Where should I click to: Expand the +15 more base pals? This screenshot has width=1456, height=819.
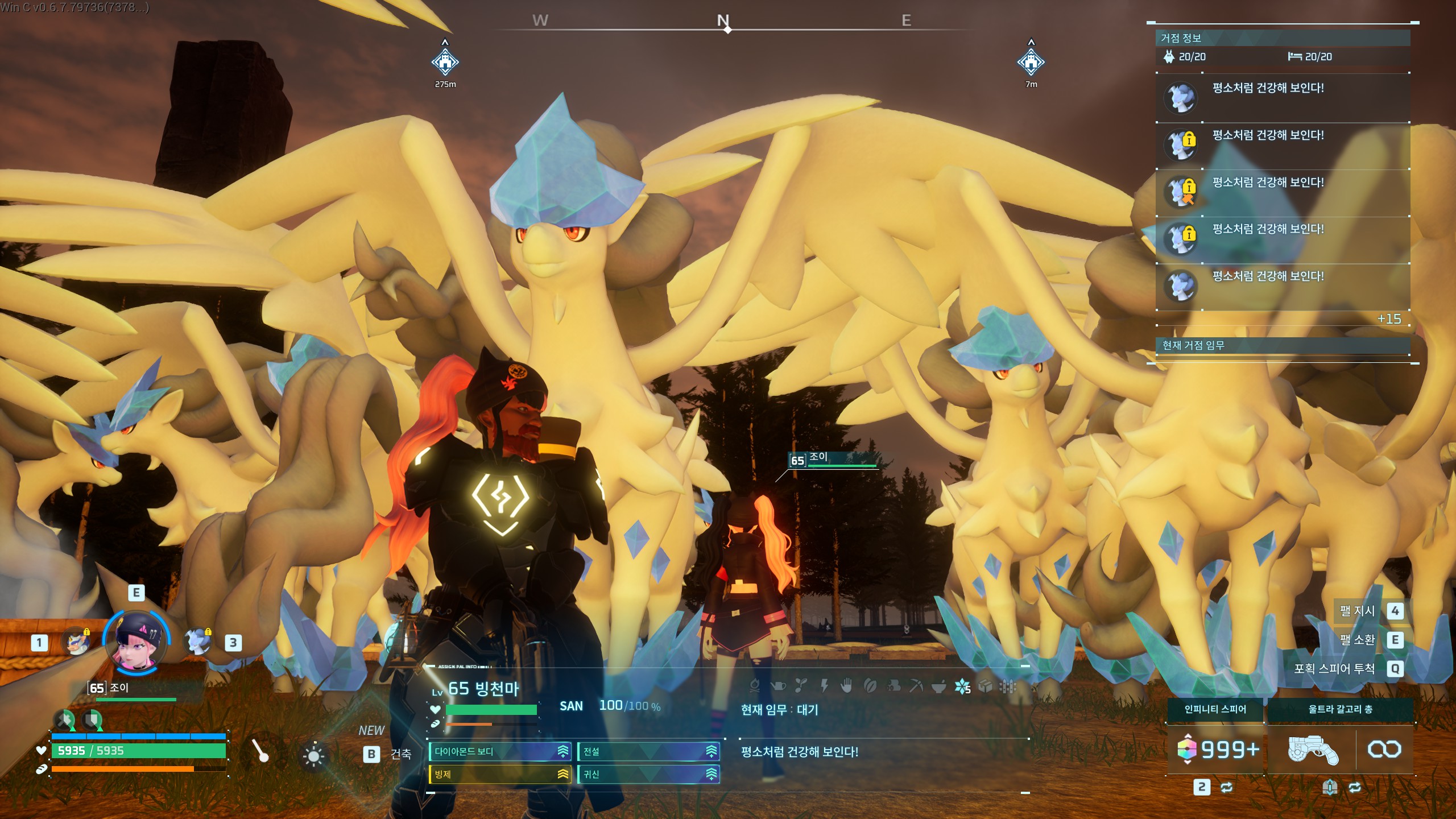point(1389,319)
